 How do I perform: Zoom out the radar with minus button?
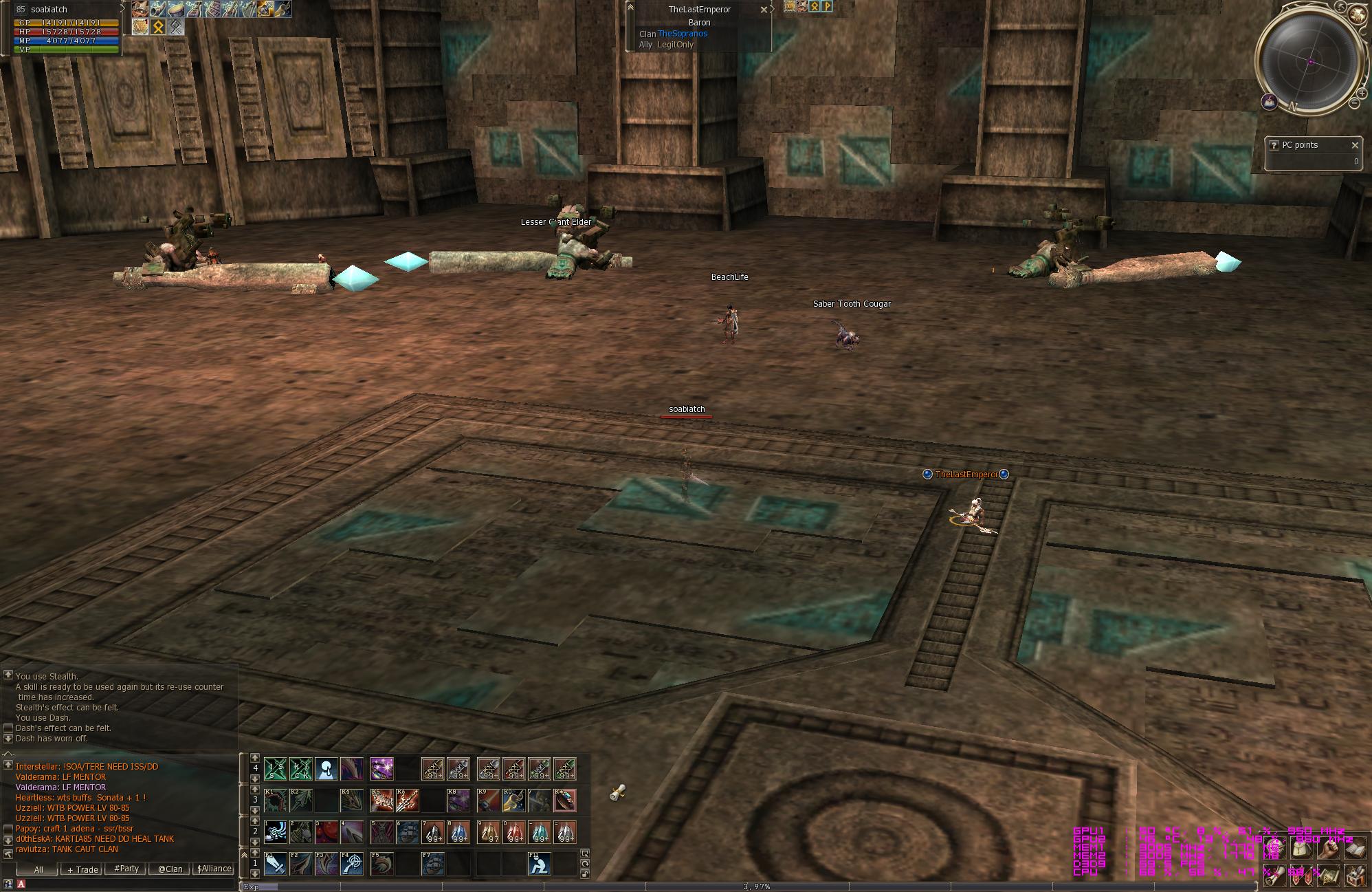(1354, 103)
